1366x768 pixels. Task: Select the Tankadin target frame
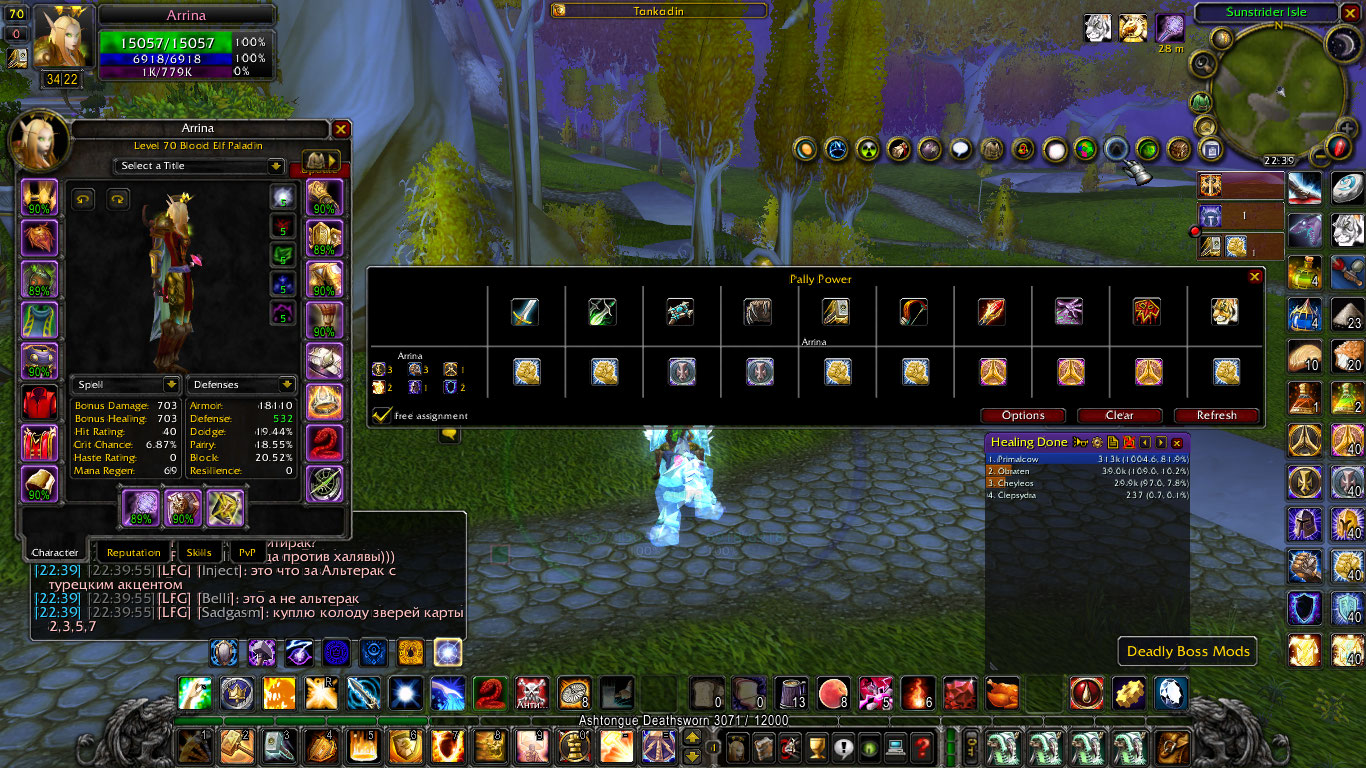pos(659,10)
